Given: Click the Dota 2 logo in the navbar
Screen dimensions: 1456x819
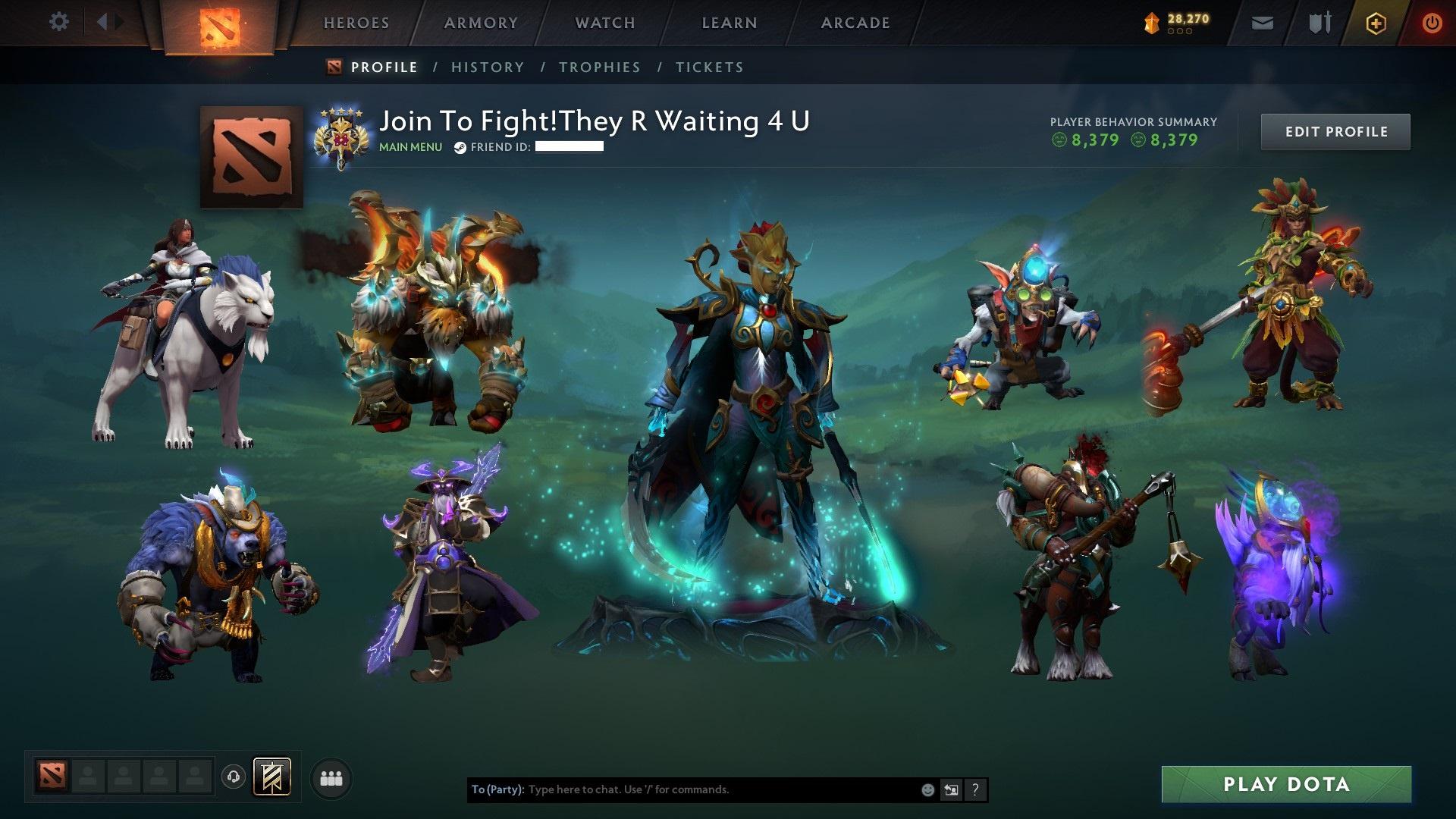Looking at the screenshot, I should 221,24.
